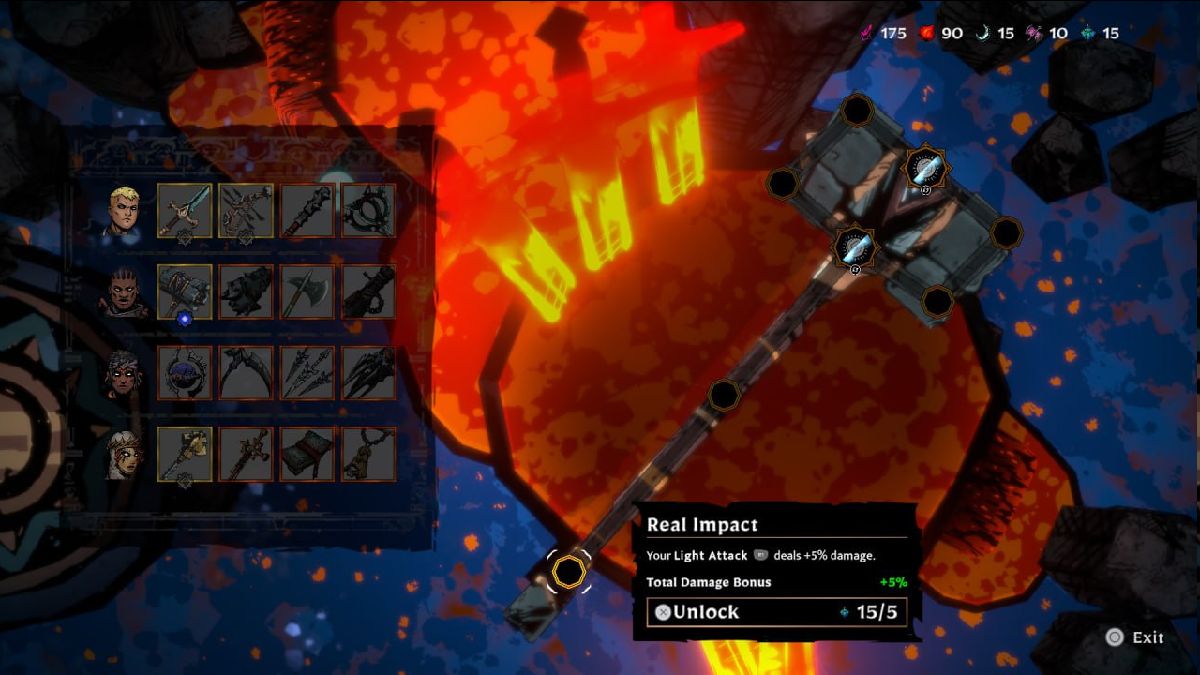Select the white-haired heroine's golden staff slot

185,454
